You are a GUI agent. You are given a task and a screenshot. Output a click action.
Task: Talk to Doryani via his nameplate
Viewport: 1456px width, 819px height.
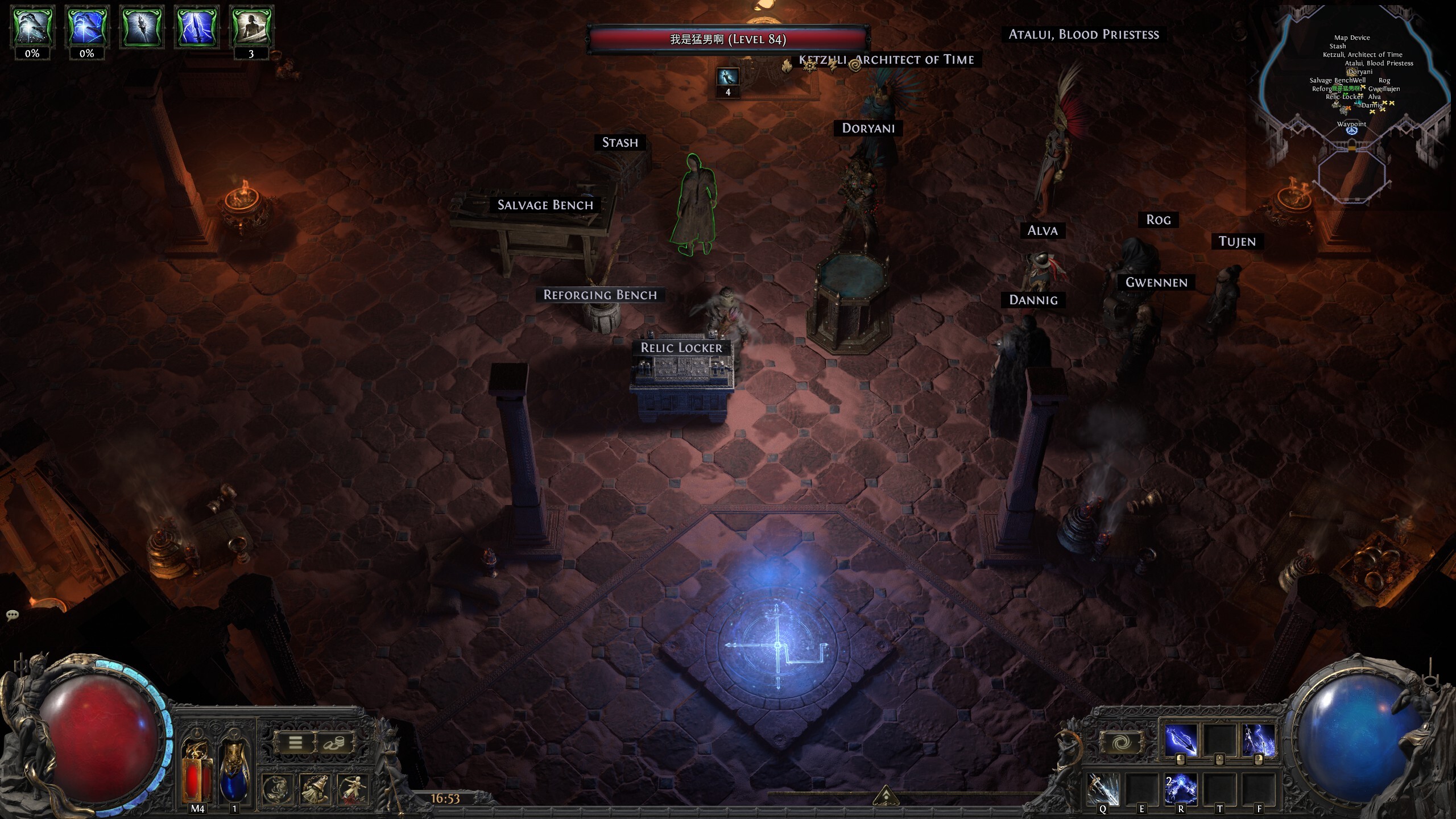pyautogui.click(x=868, y=128)
